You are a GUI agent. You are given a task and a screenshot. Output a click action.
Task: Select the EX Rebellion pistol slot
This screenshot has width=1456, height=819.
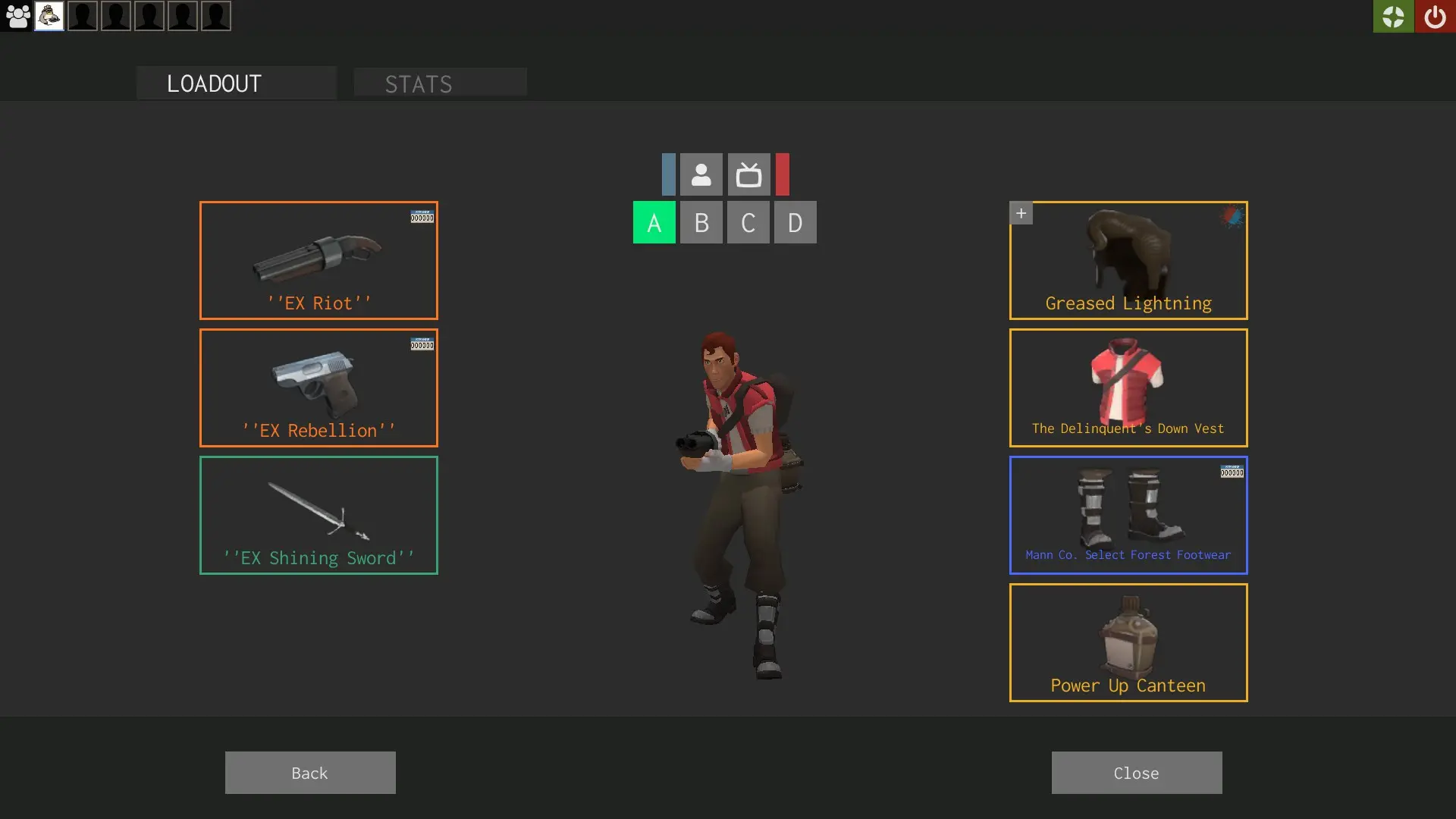[x=318, y=388]
